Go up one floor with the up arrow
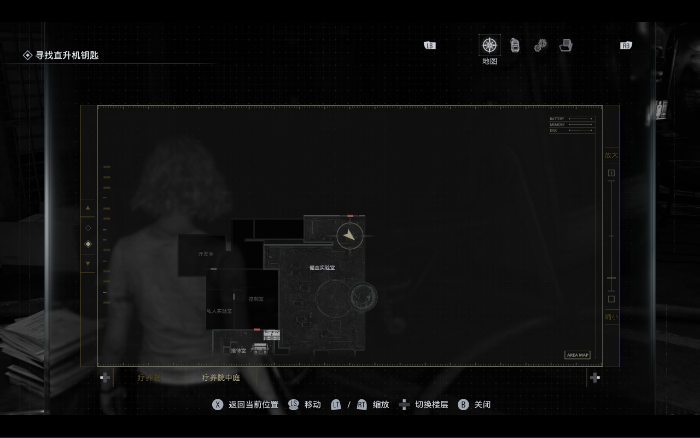 pos(88,209)
